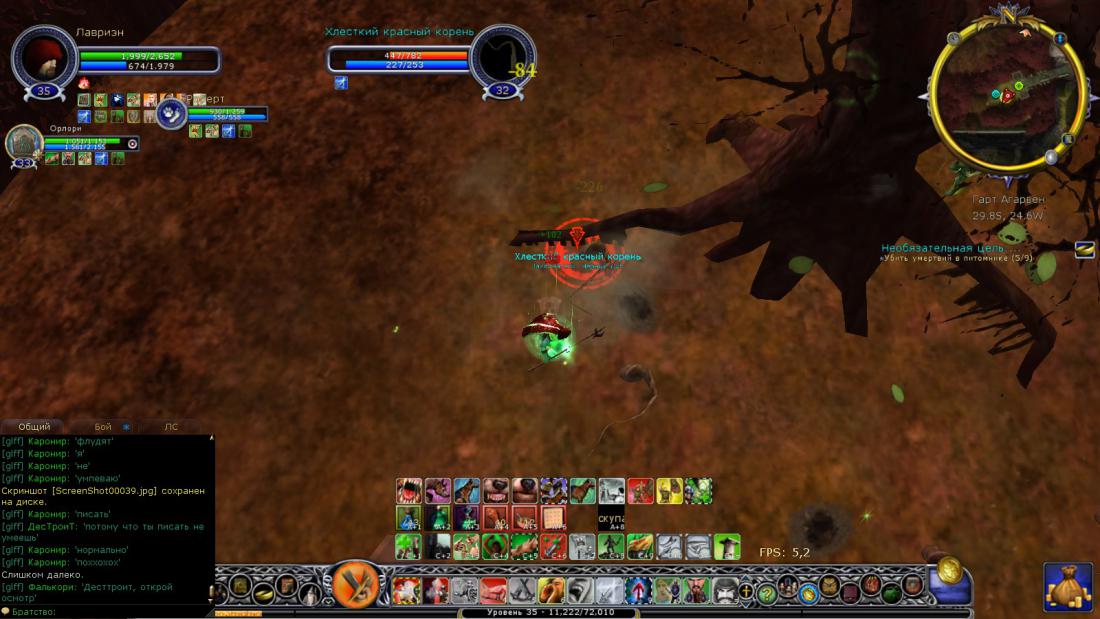This screenshot has height=619, width=1100.
Task: Use the yellow shouting face skill
Action: tap(552, 590)
